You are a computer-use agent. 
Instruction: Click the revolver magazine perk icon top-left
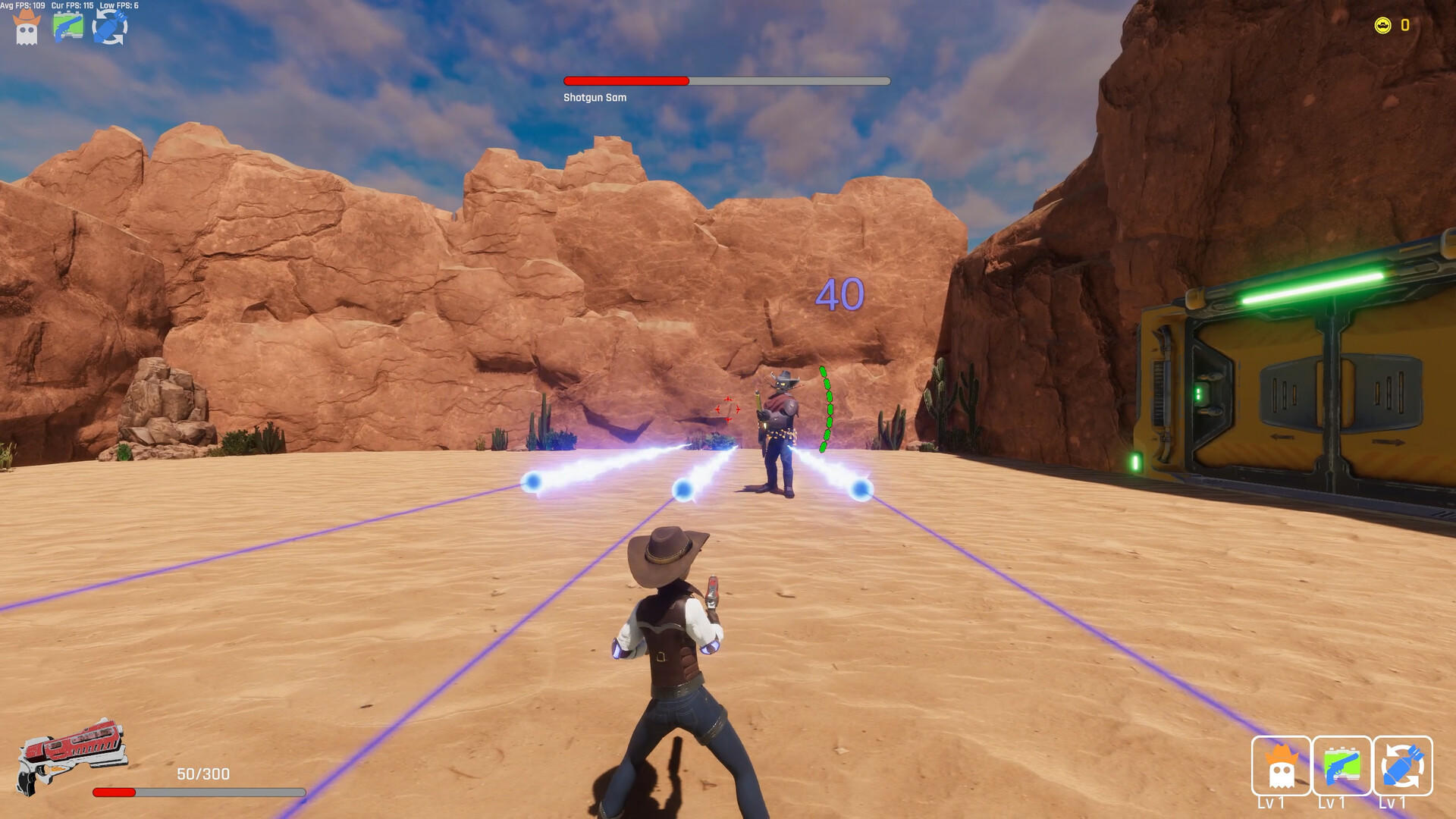point(68,27)
